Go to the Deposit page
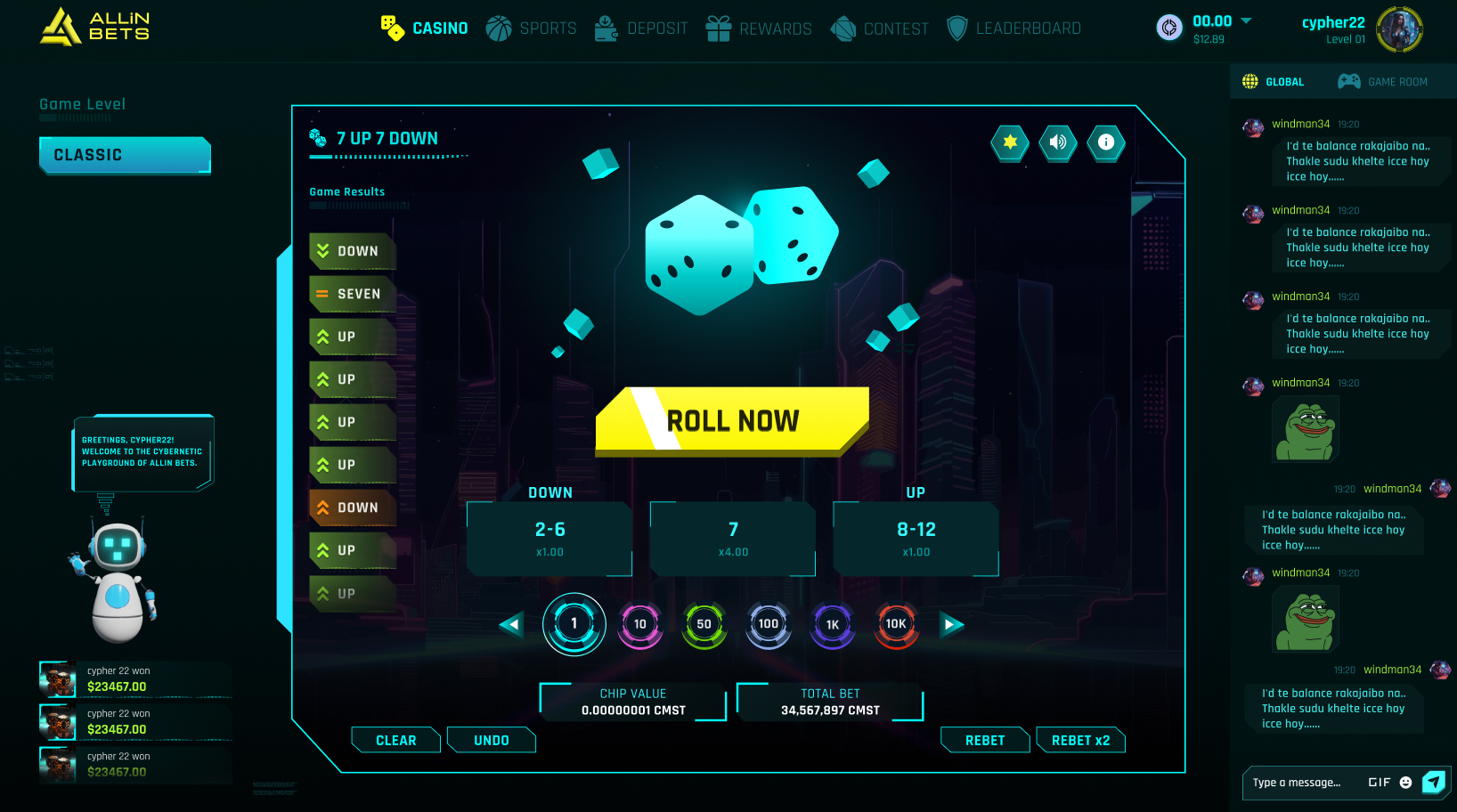Screen dimensions: 1457x812 (641, 28)
